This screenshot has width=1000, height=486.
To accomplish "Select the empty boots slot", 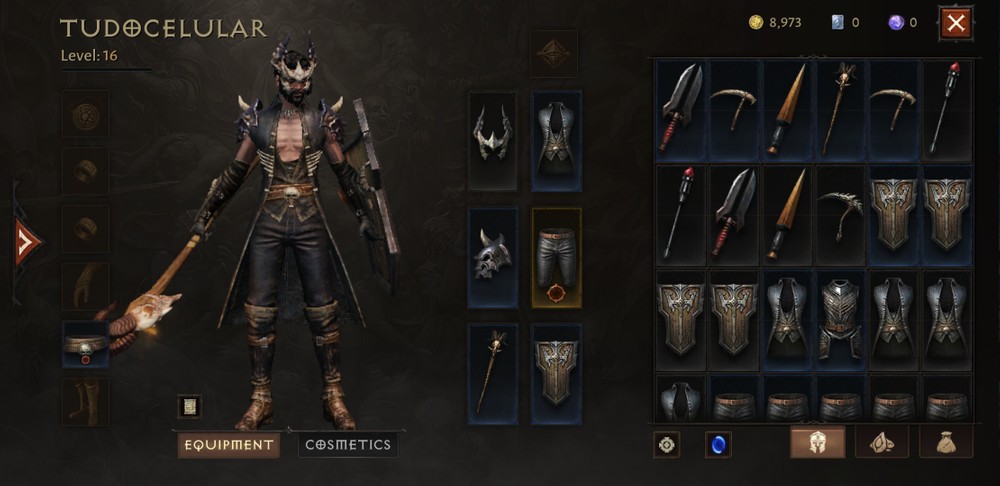I will (x=86, y=402).
